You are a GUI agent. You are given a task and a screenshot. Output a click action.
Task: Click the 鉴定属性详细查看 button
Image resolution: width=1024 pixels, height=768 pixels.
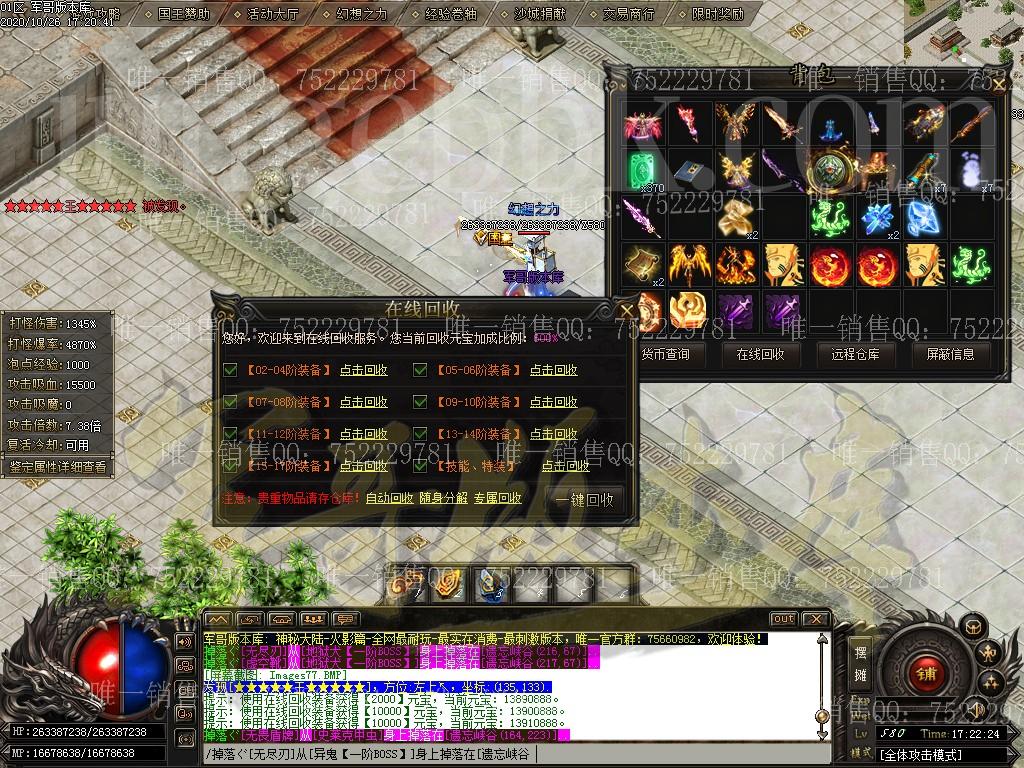56,466
